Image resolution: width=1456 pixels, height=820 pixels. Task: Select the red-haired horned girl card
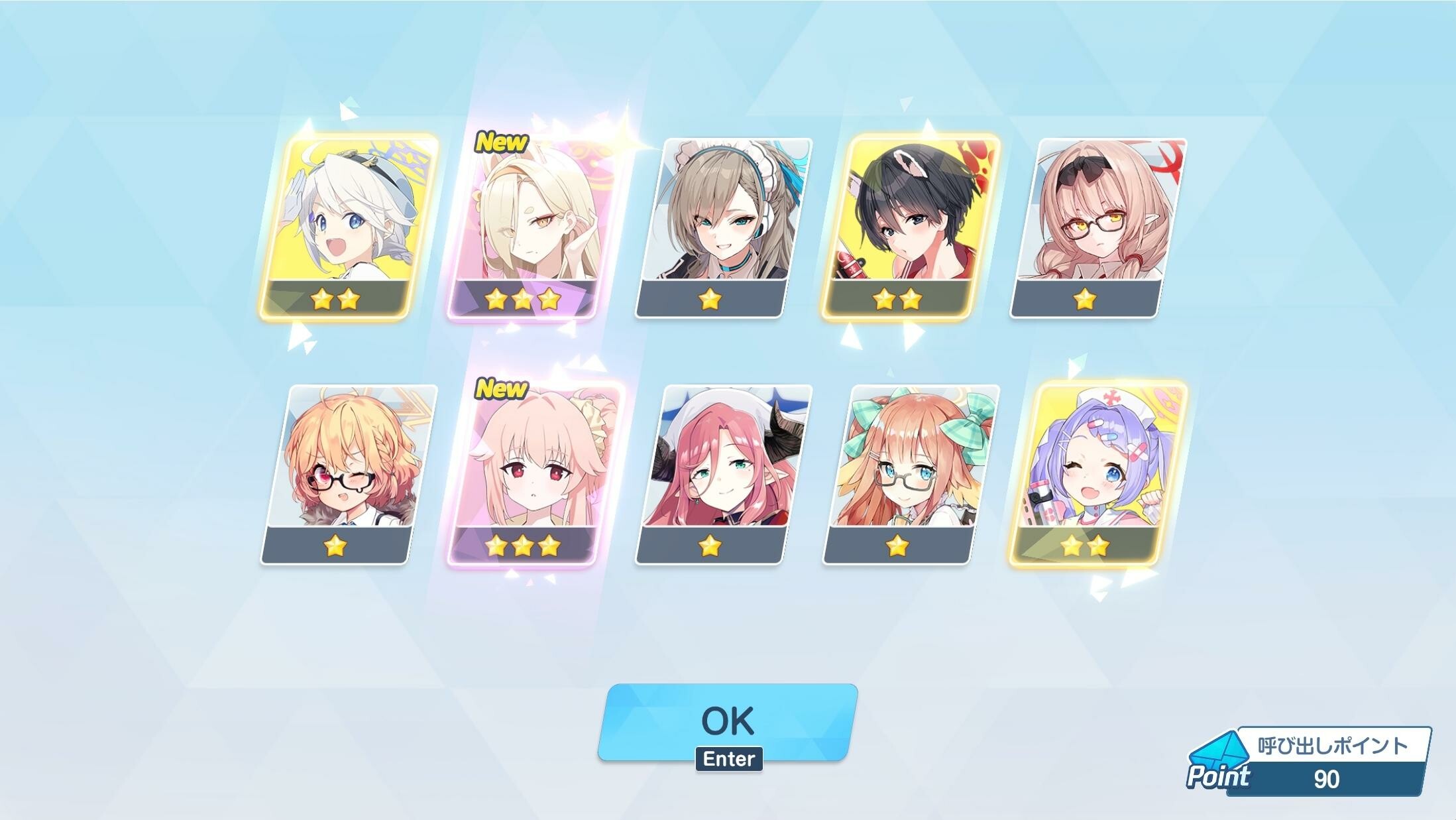723,473
